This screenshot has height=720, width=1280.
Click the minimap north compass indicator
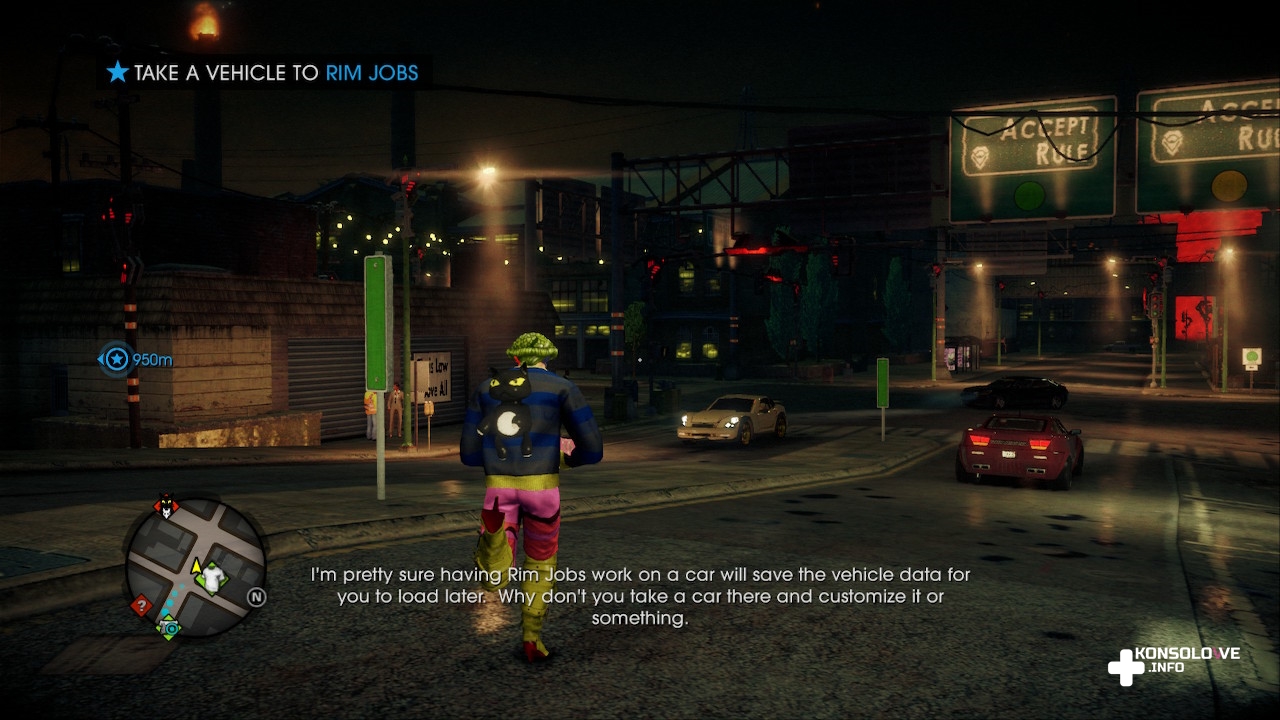coord(257,597)
